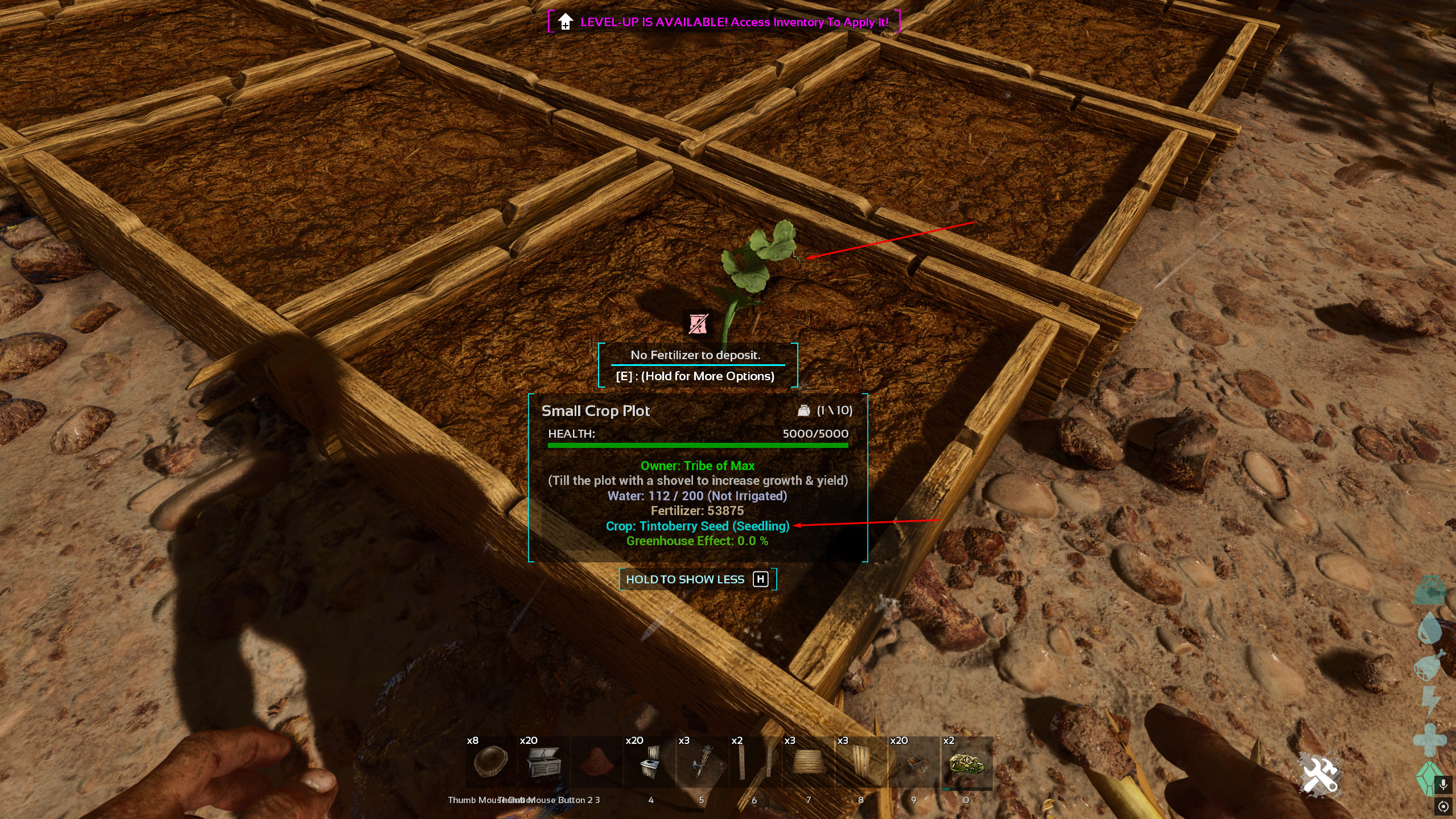This screenshot has height=819, width=1456.
Task: Toggle the microphone icon
Action: pos(1443,785)
